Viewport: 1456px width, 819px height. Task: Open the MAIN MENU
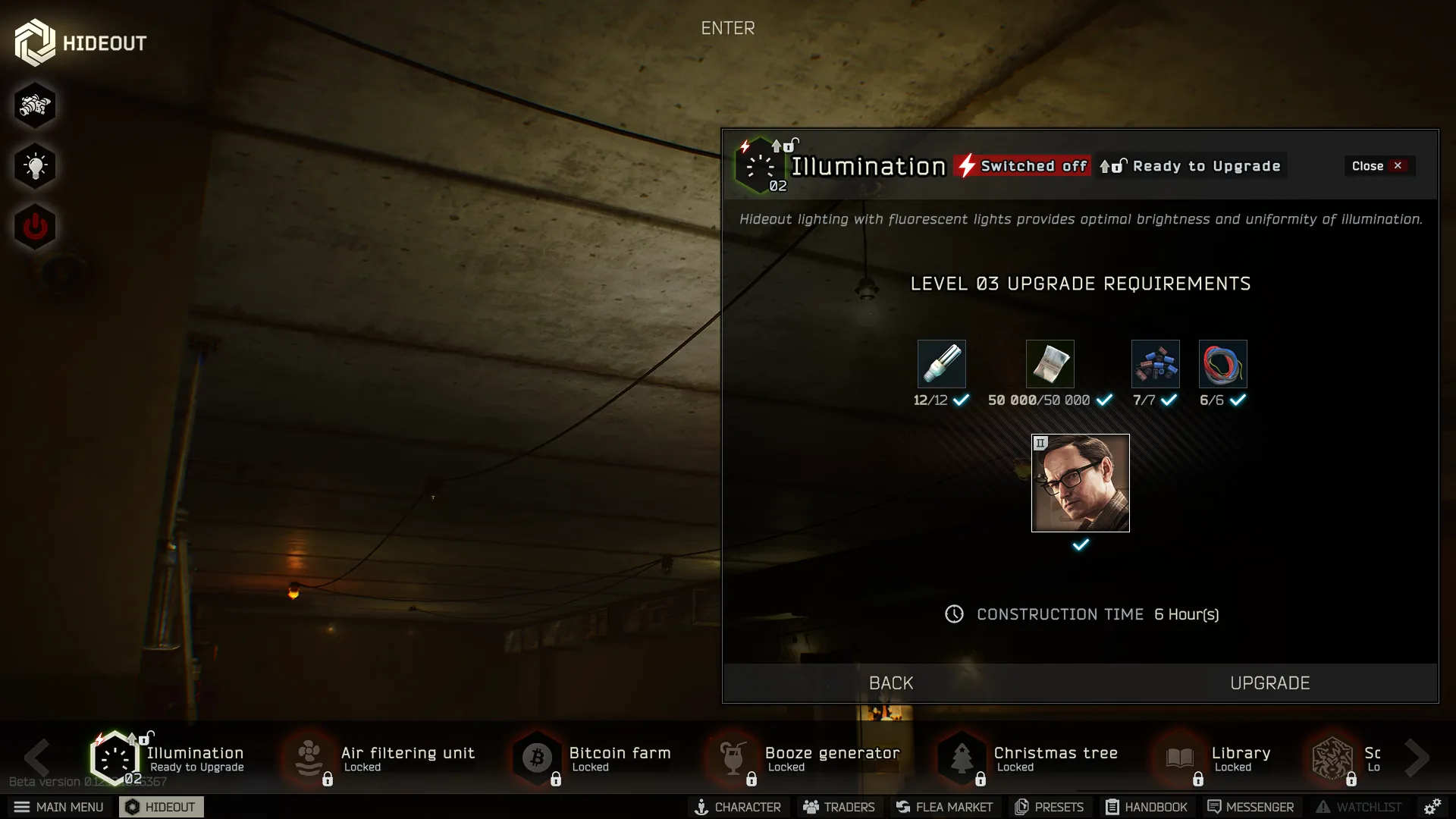coord(59,807)
